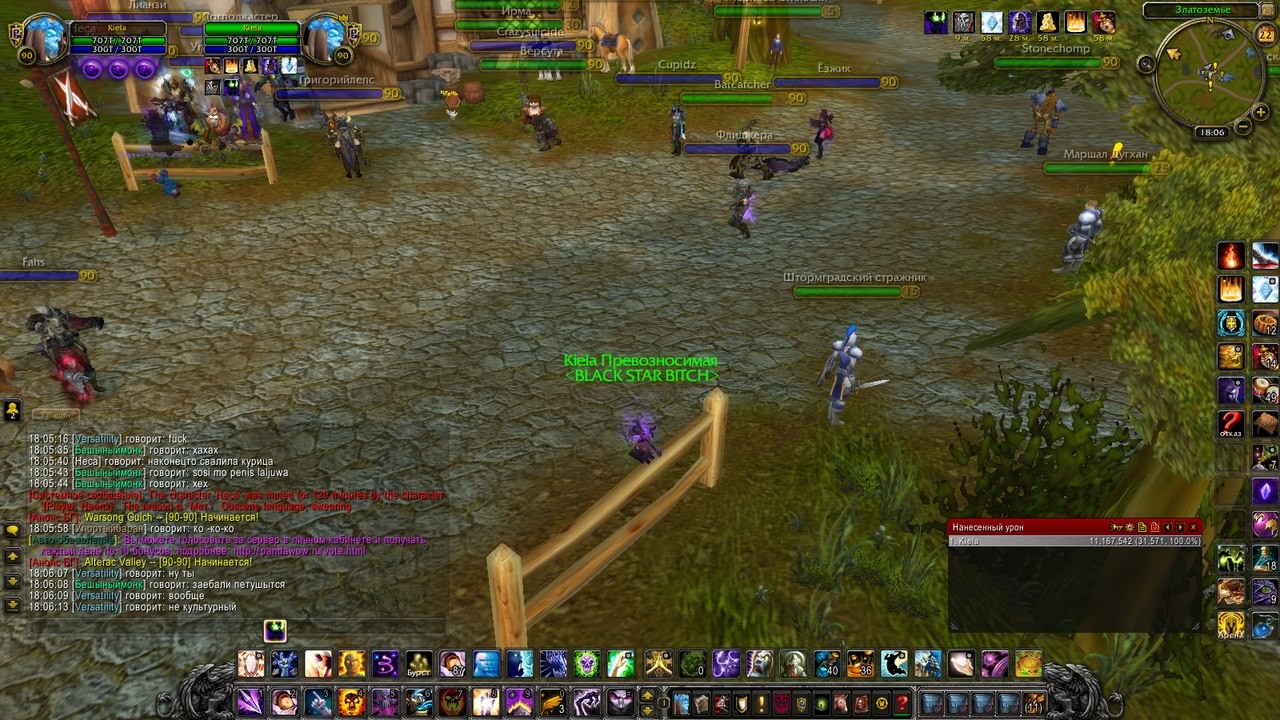Activate the Бурст macro ability

419,663
